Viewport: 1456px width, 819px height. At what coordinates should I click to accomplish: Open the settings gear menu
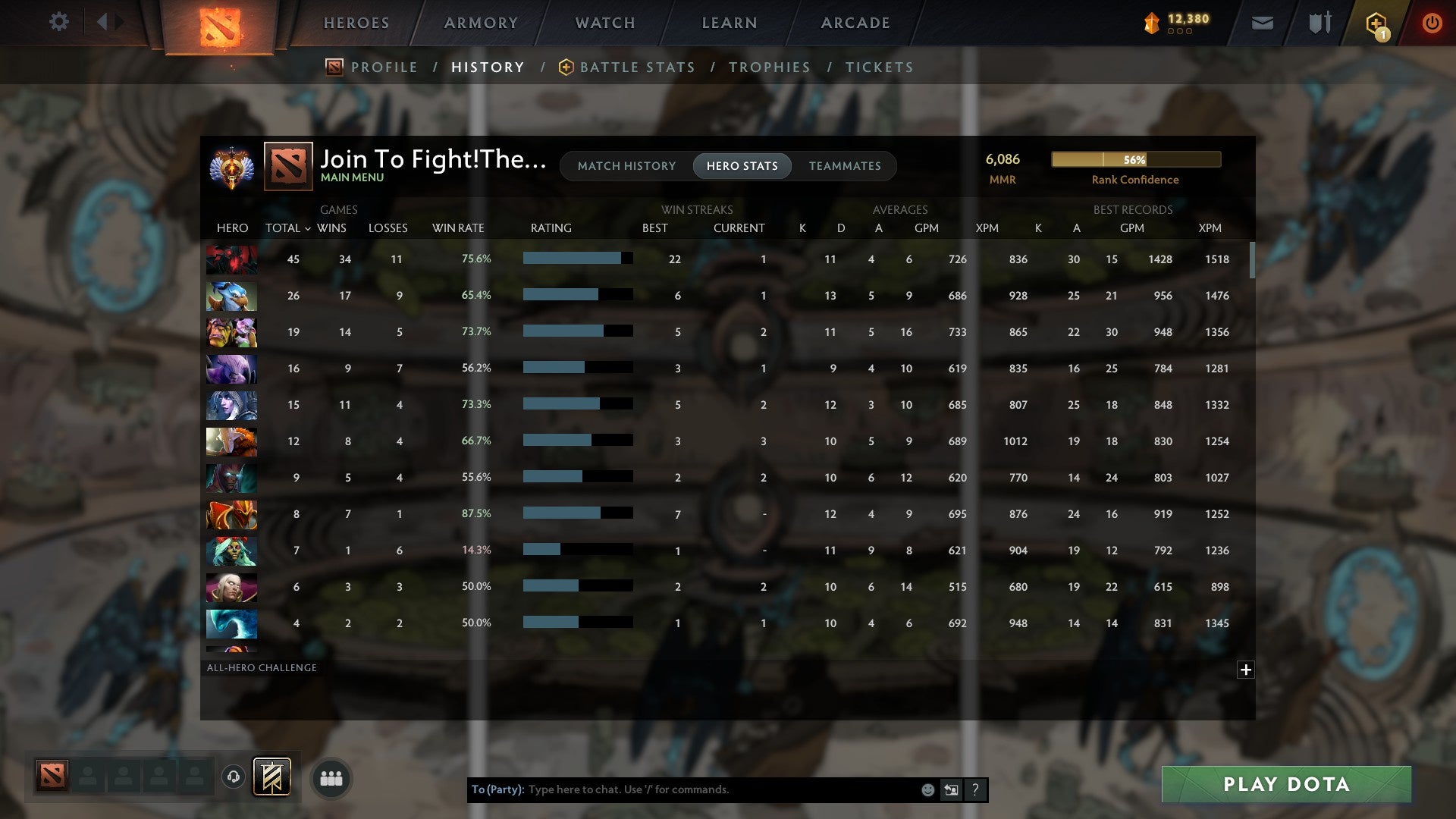coord(59,22)
